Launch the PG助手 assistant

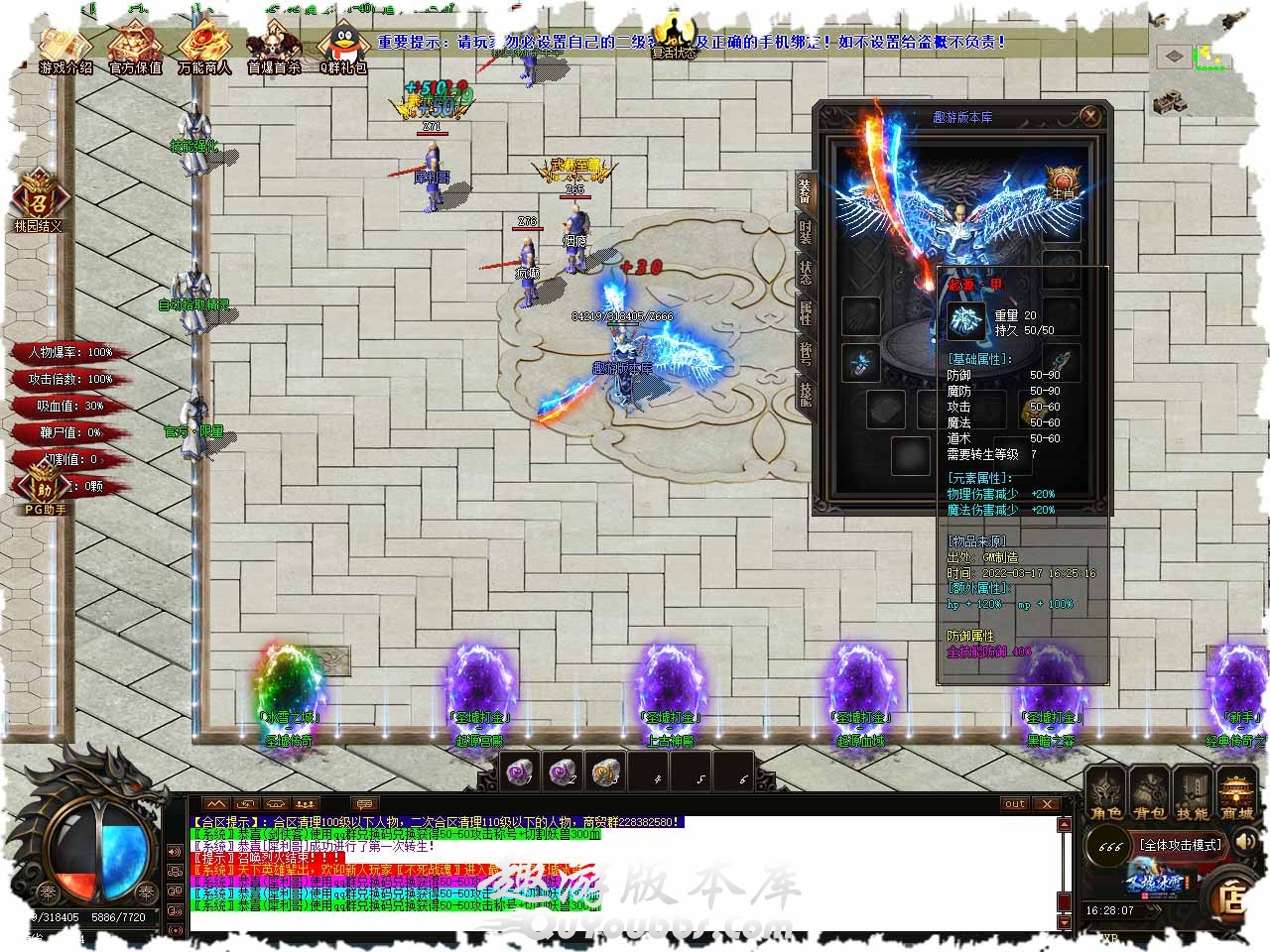[x=45, y=493]
